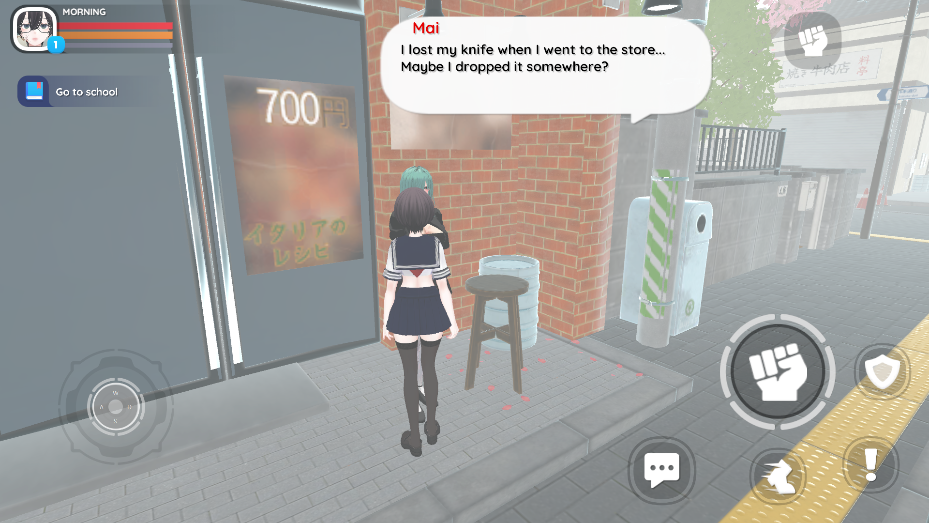Tap the virtual movement joystick
The height and width of the screenshot is (523, 929).
click(x=116, y=406)
